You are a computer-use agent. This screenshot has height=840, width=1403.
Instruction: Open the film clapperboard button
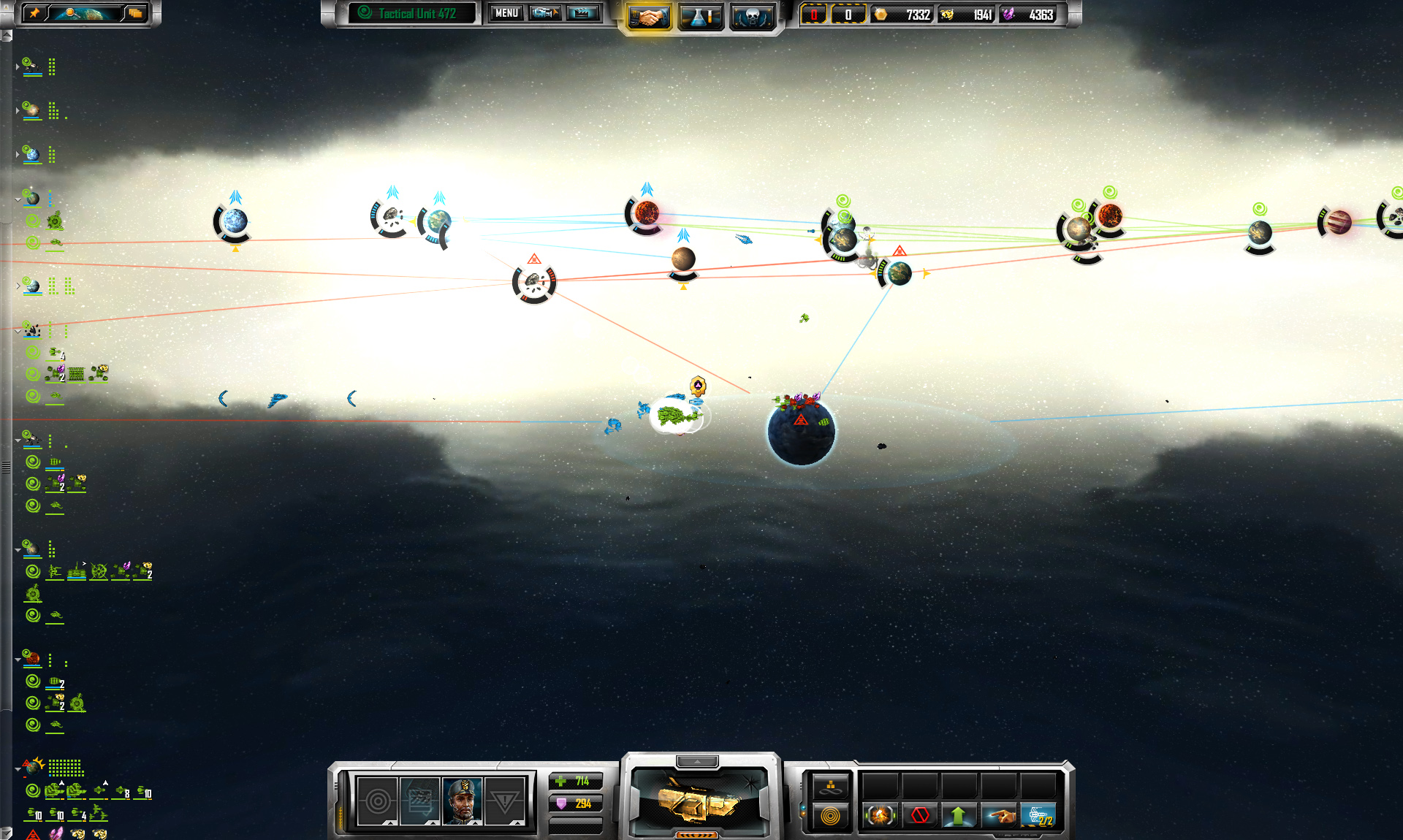point(582,13)
